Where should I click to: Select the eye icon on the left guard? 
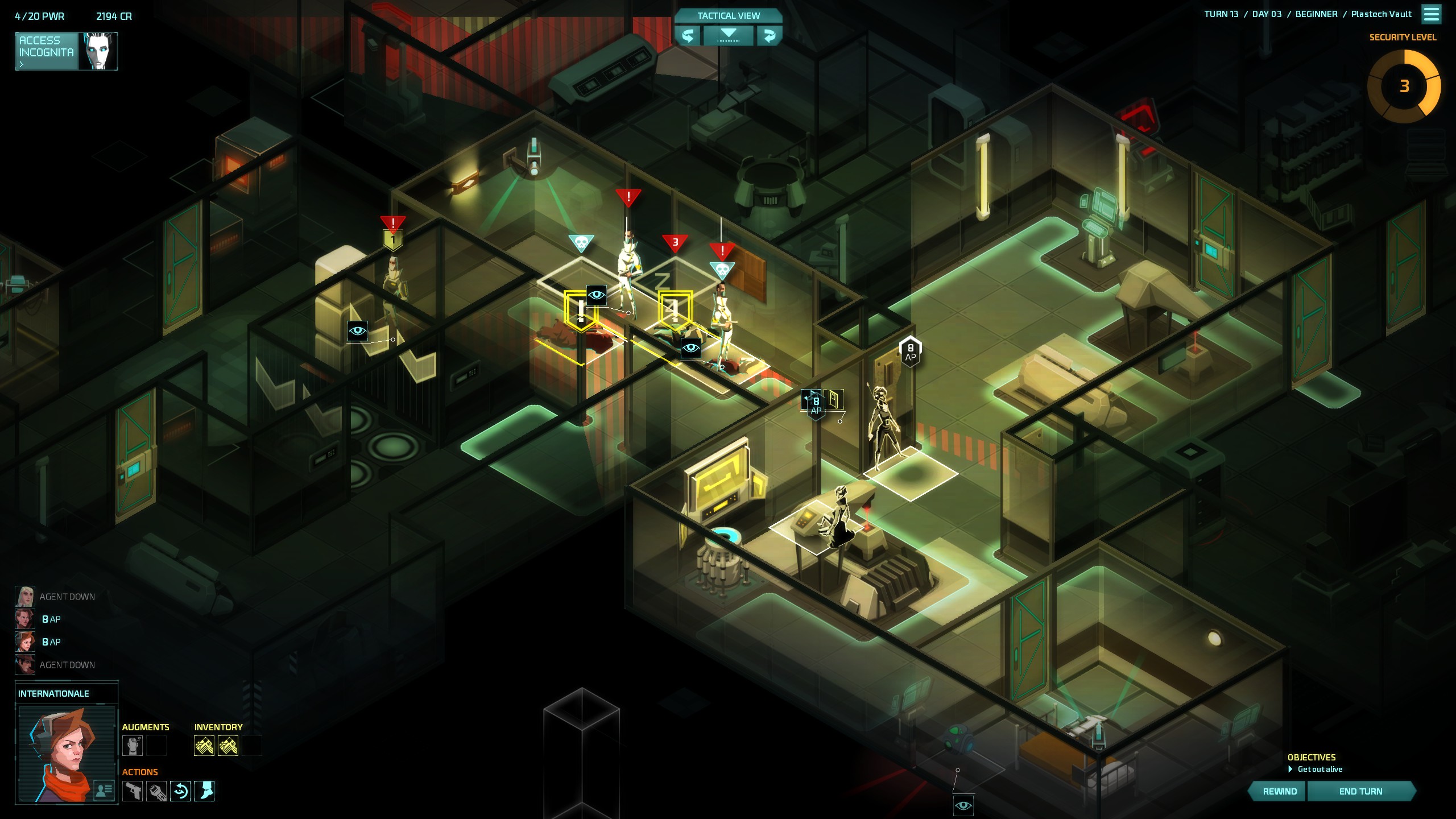357,331
